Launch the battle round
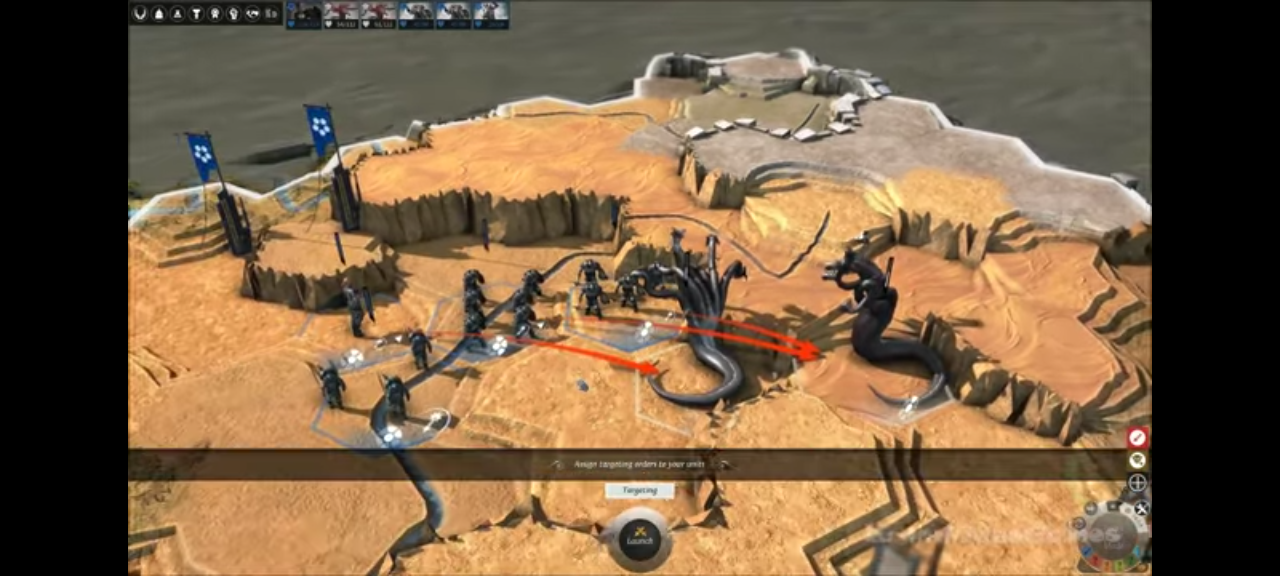This screenshot has height=576, width=1280. pyautogui.click(x=639, y=539)
